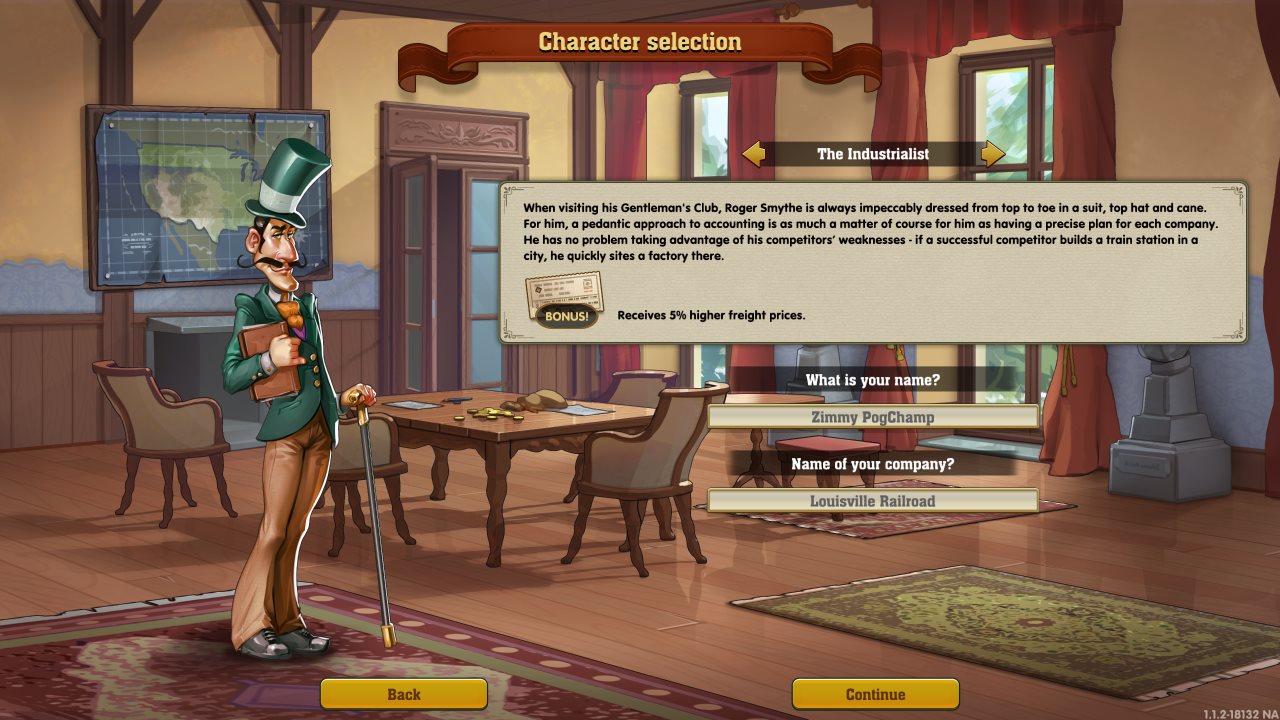Select previous character with left arrow
The height and width of the screenshot is (720, 1280).
pos(754,154)
